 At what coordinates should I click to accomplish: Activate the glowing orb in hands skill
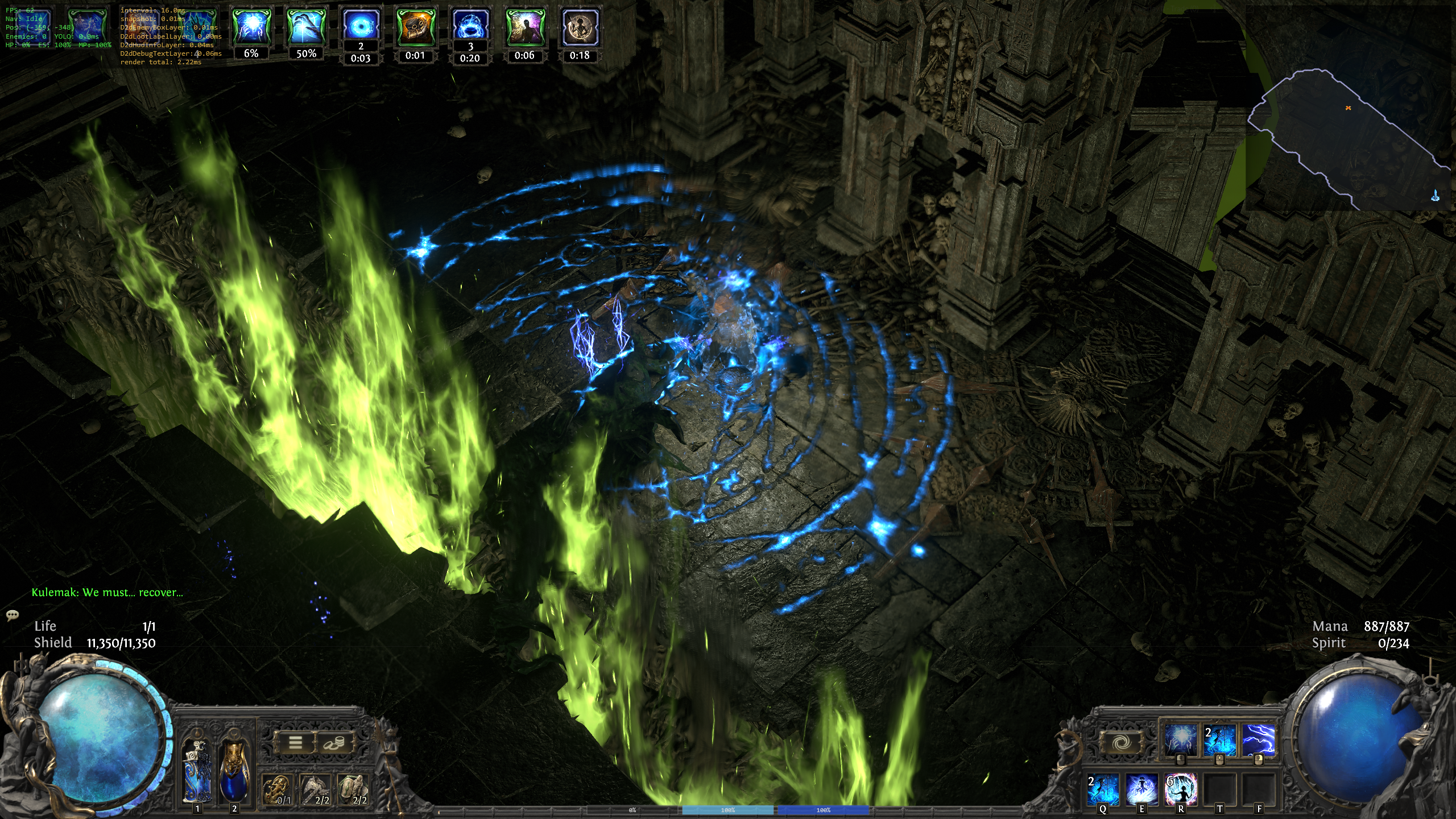point(1180,739)
